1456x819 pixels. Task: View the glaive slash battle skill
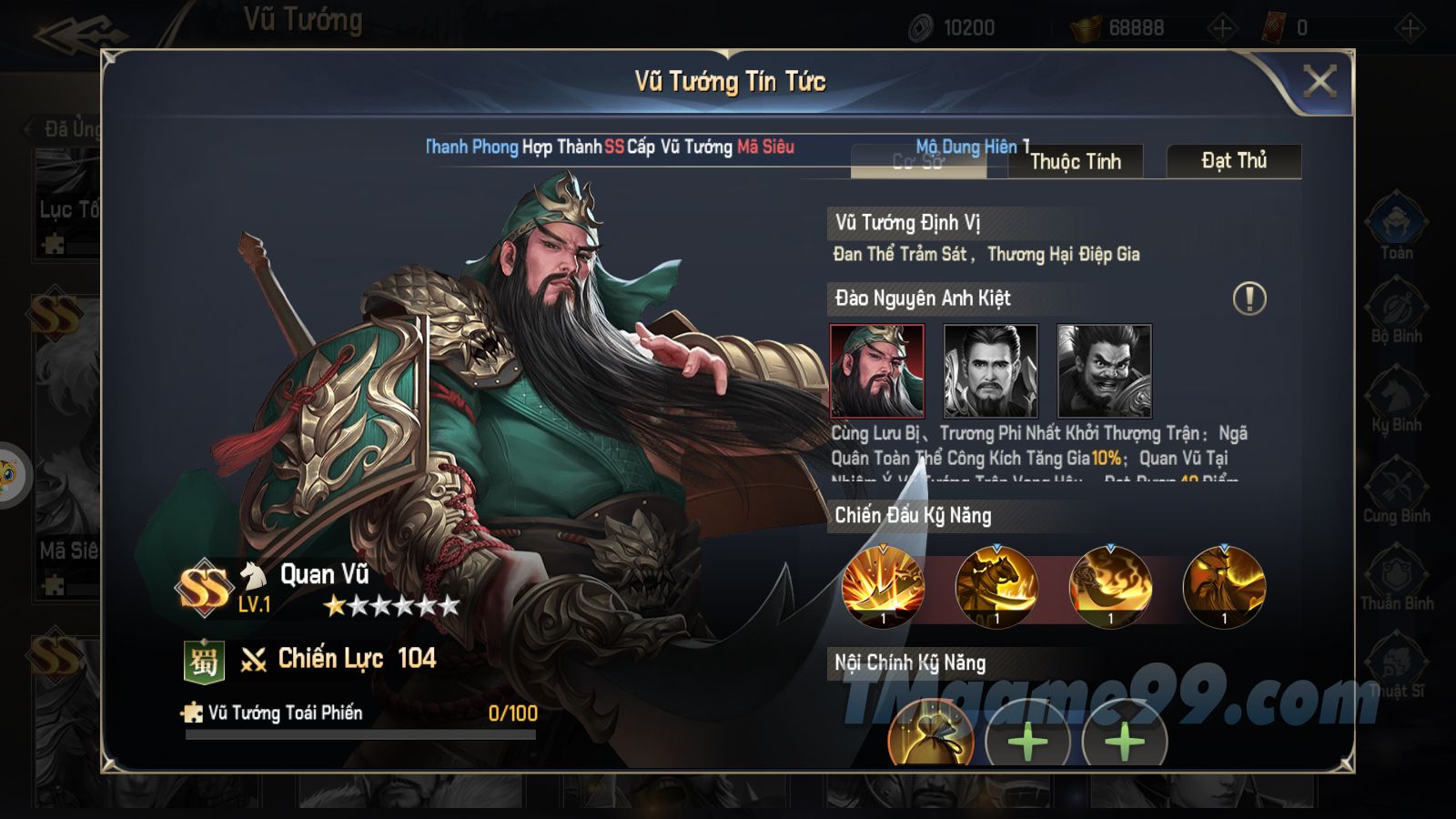click(x=883, y=587)
